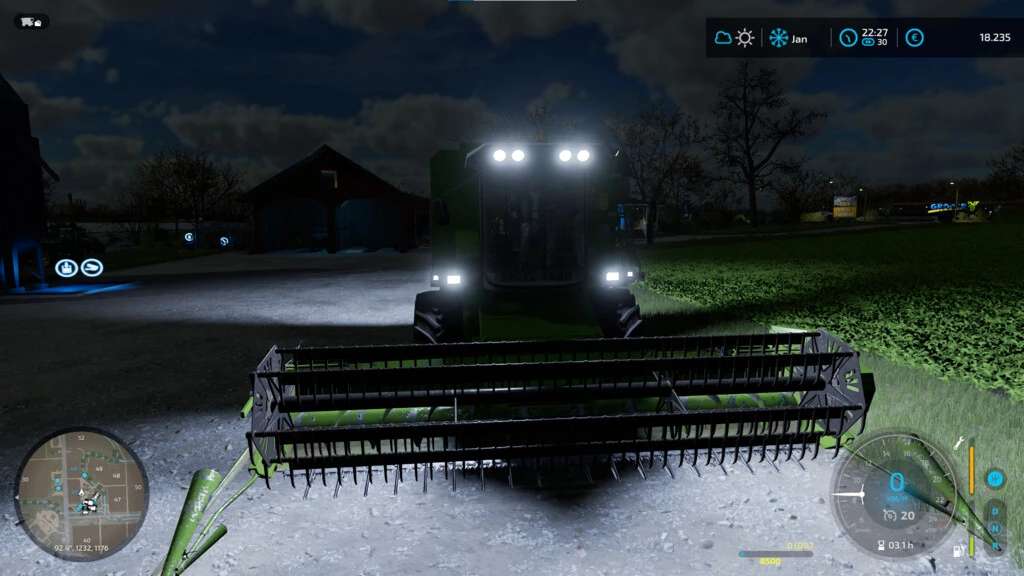Click the weather forecast cloud and sun icon
Screen dimensions: 1024x576
pos(734,38)
